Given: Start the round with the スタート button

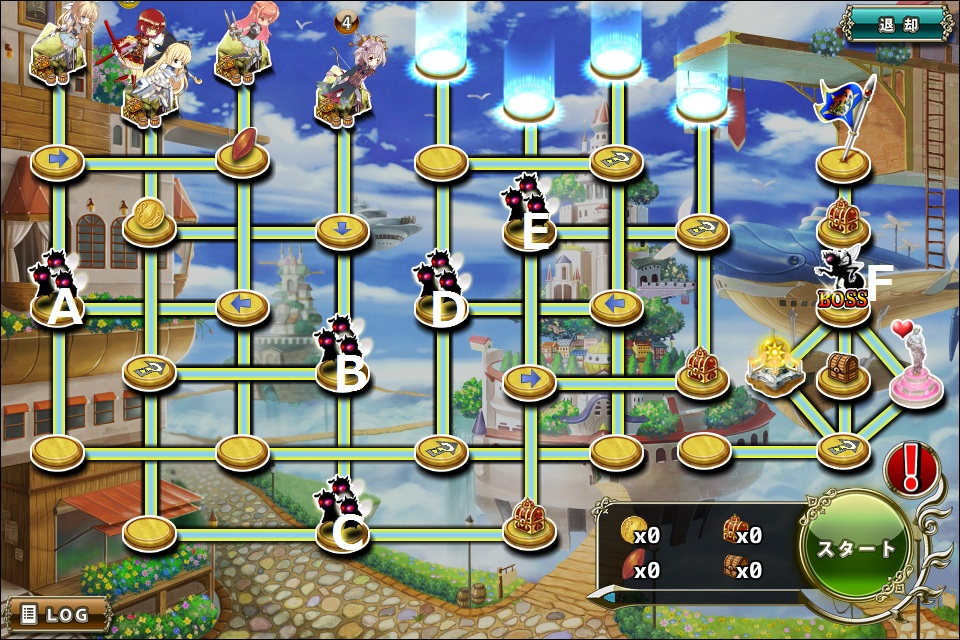Looking at the screenshot, I should click(857, 549).
